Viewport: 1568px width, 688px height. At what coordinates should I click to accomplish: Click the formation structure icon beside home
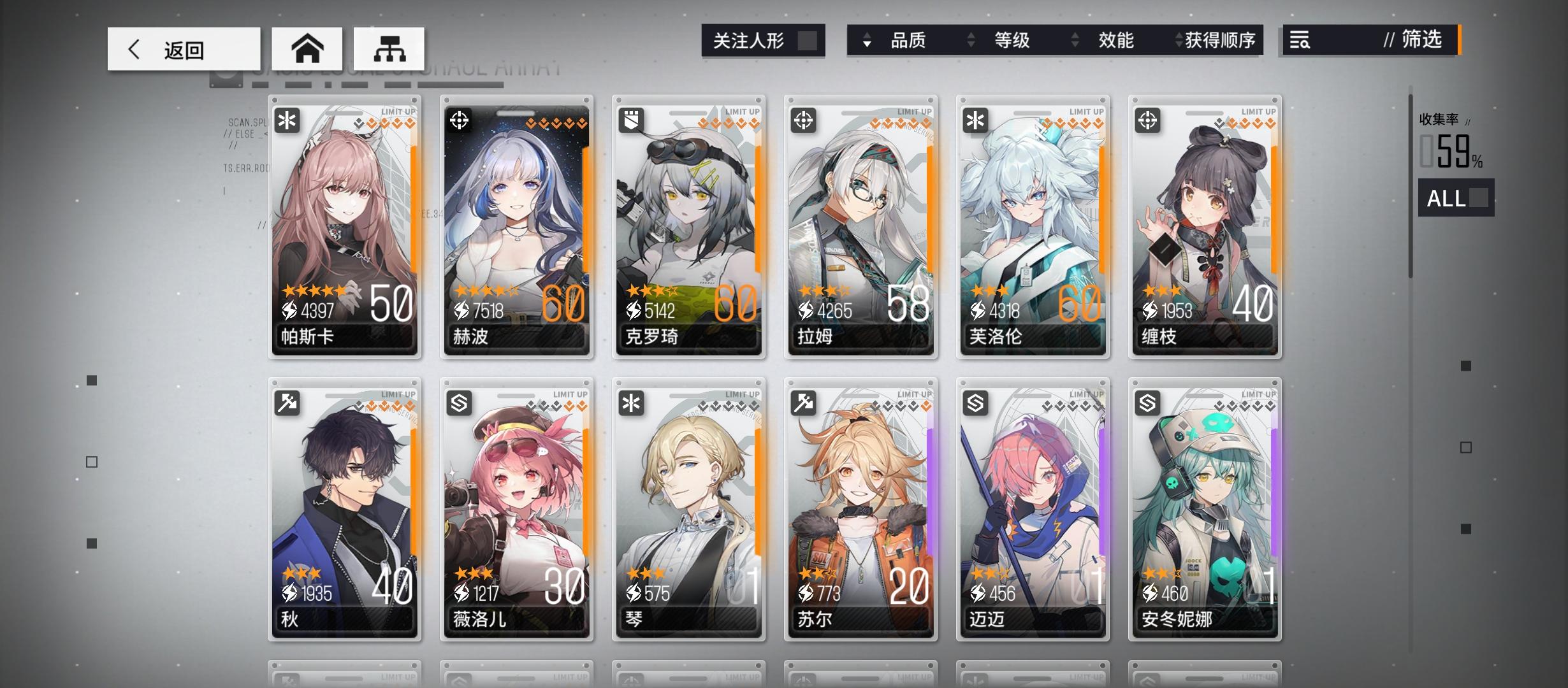388,48
